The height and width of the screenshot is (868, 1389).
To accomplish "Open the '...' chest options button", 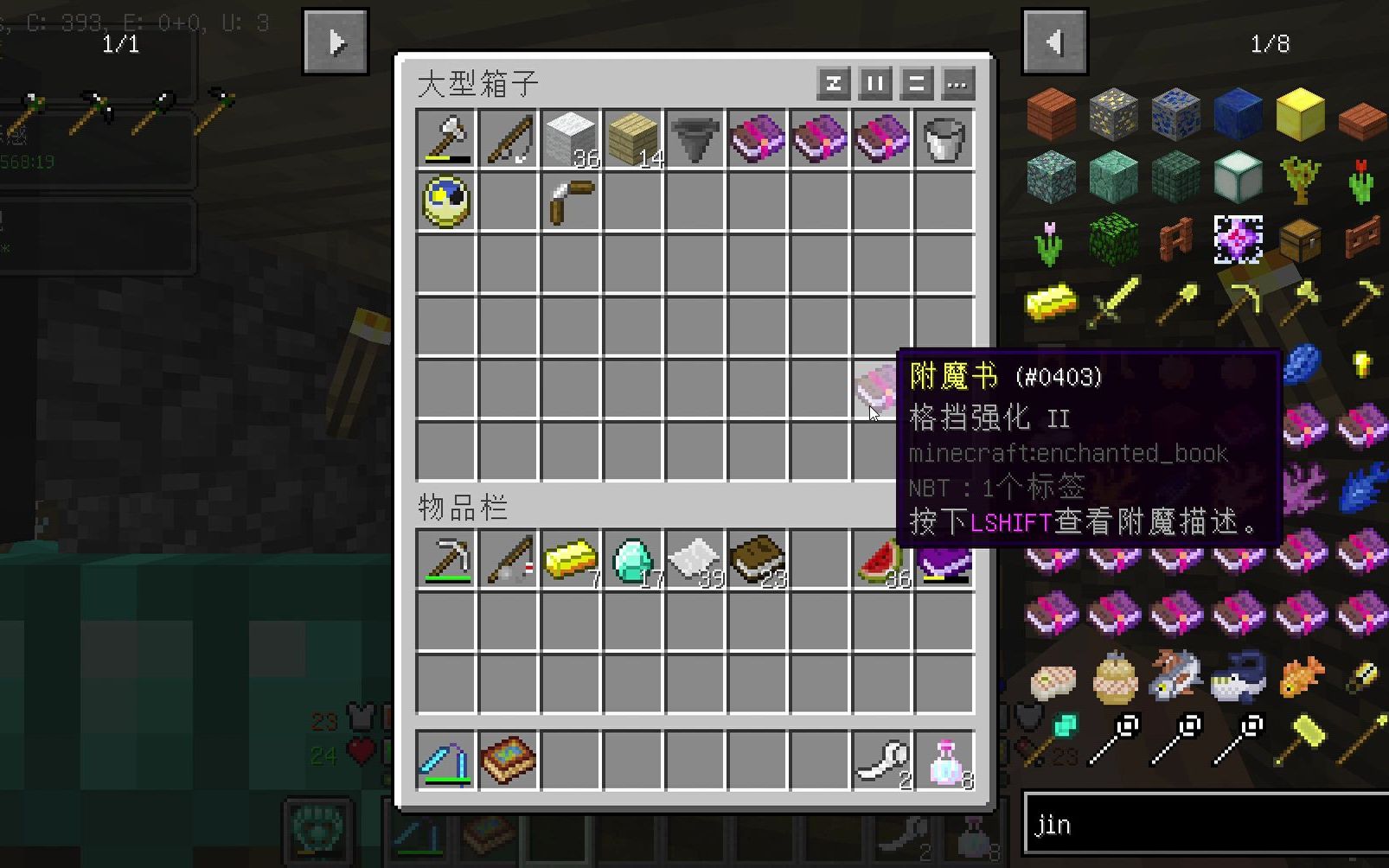I will coord(957,85).
